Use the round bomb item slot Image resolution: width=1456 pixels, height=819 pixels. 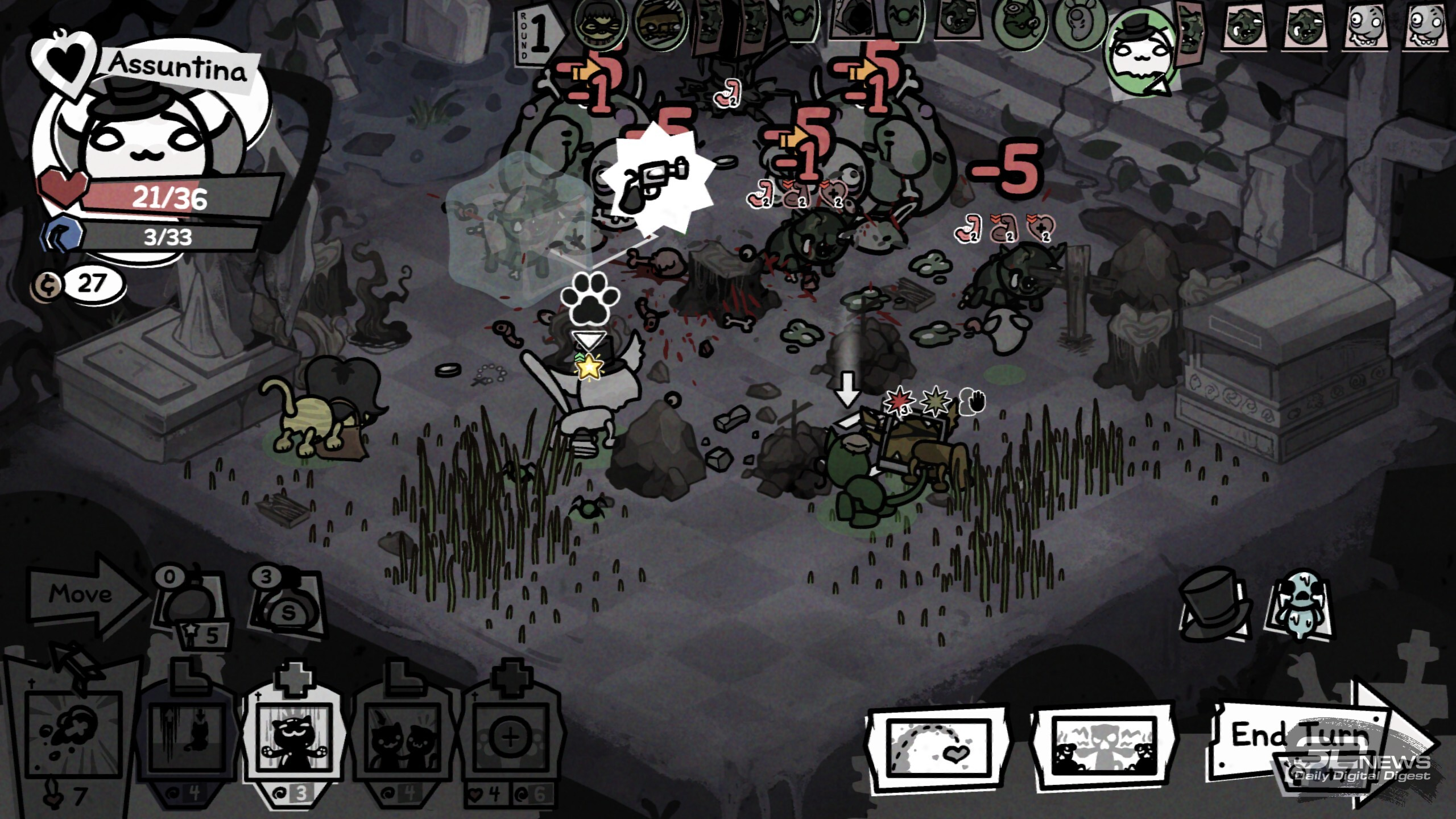point(191,609)
